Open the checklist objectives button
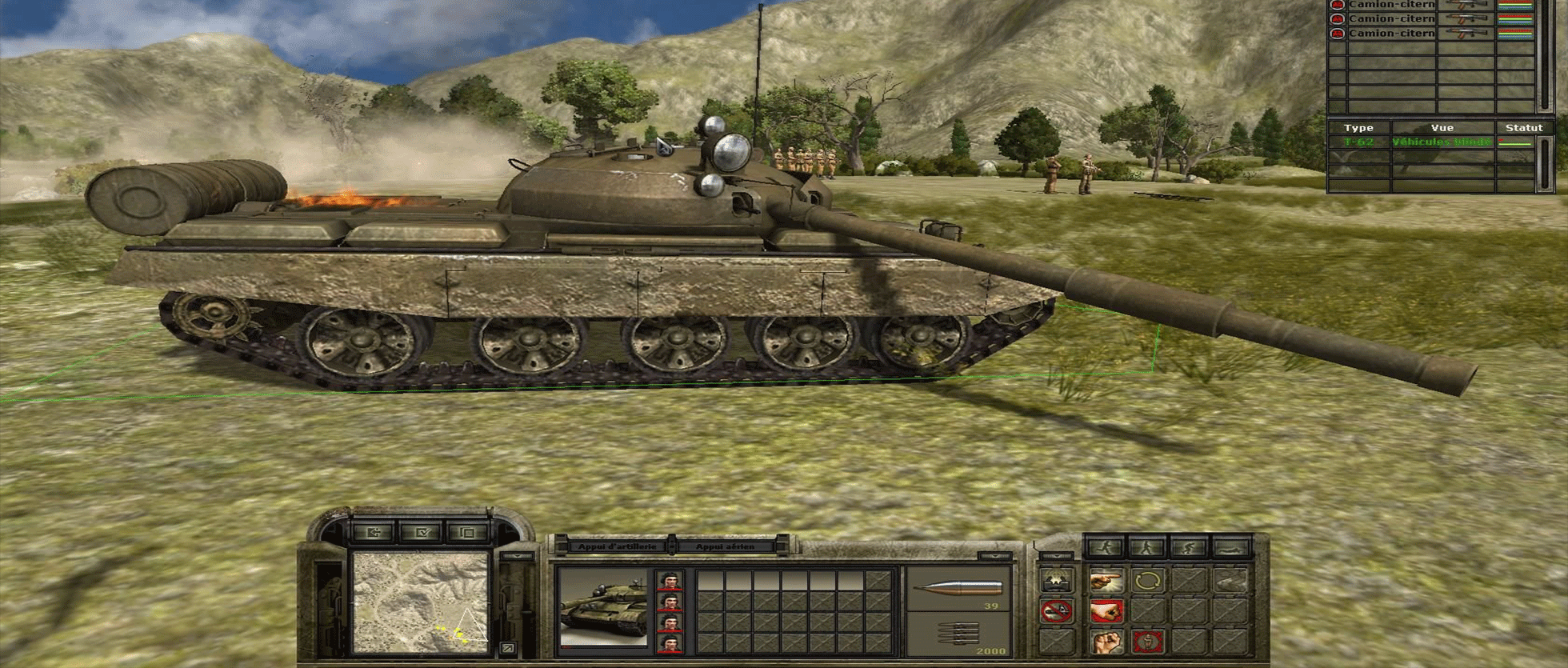1568x668 pixels. pyautogui.click(x=421, y=532)
